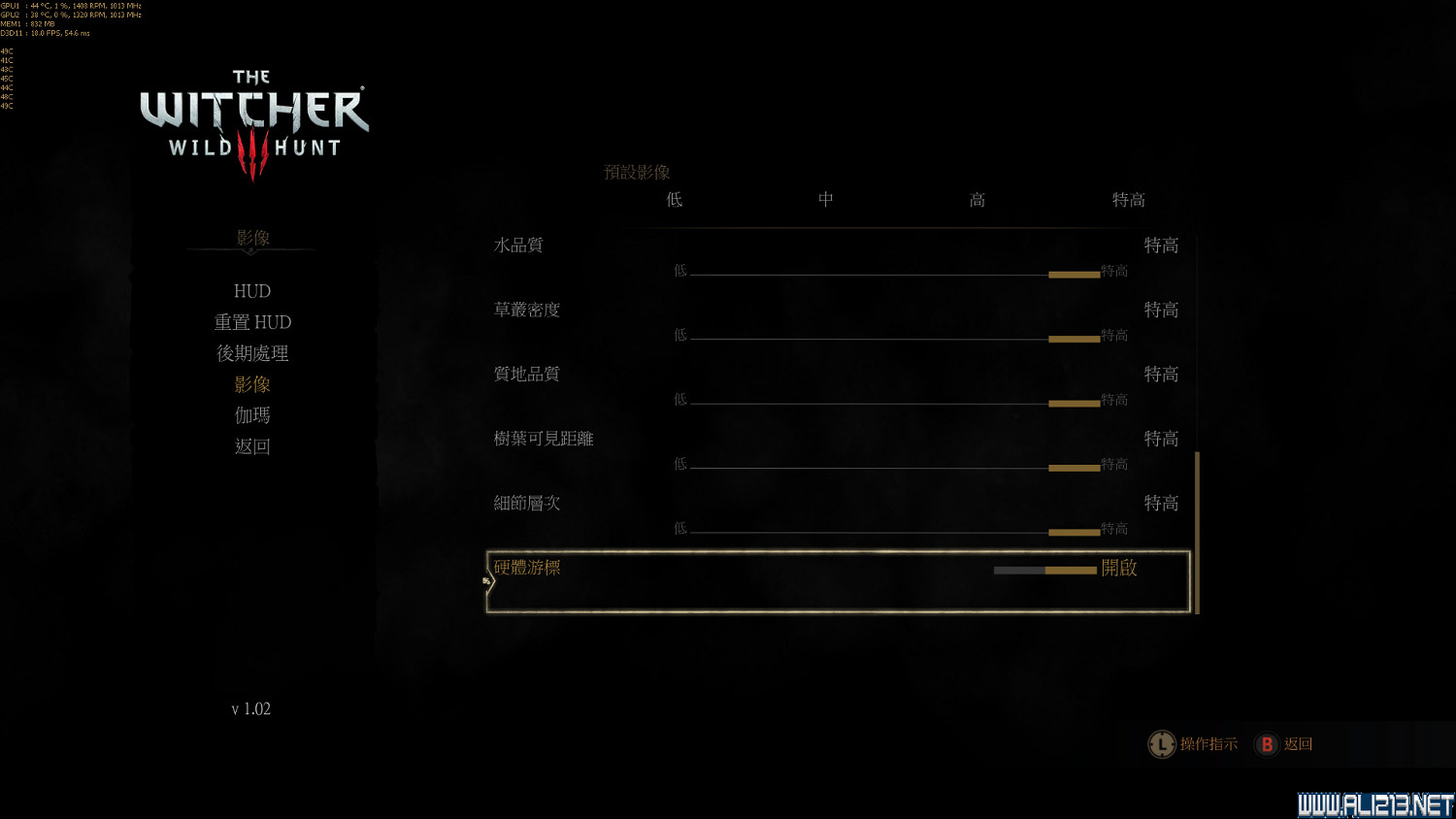Open the 伽瑪 gamma settings
The width and height of the screenshot is (1456, 819).
tap(252, 415)
